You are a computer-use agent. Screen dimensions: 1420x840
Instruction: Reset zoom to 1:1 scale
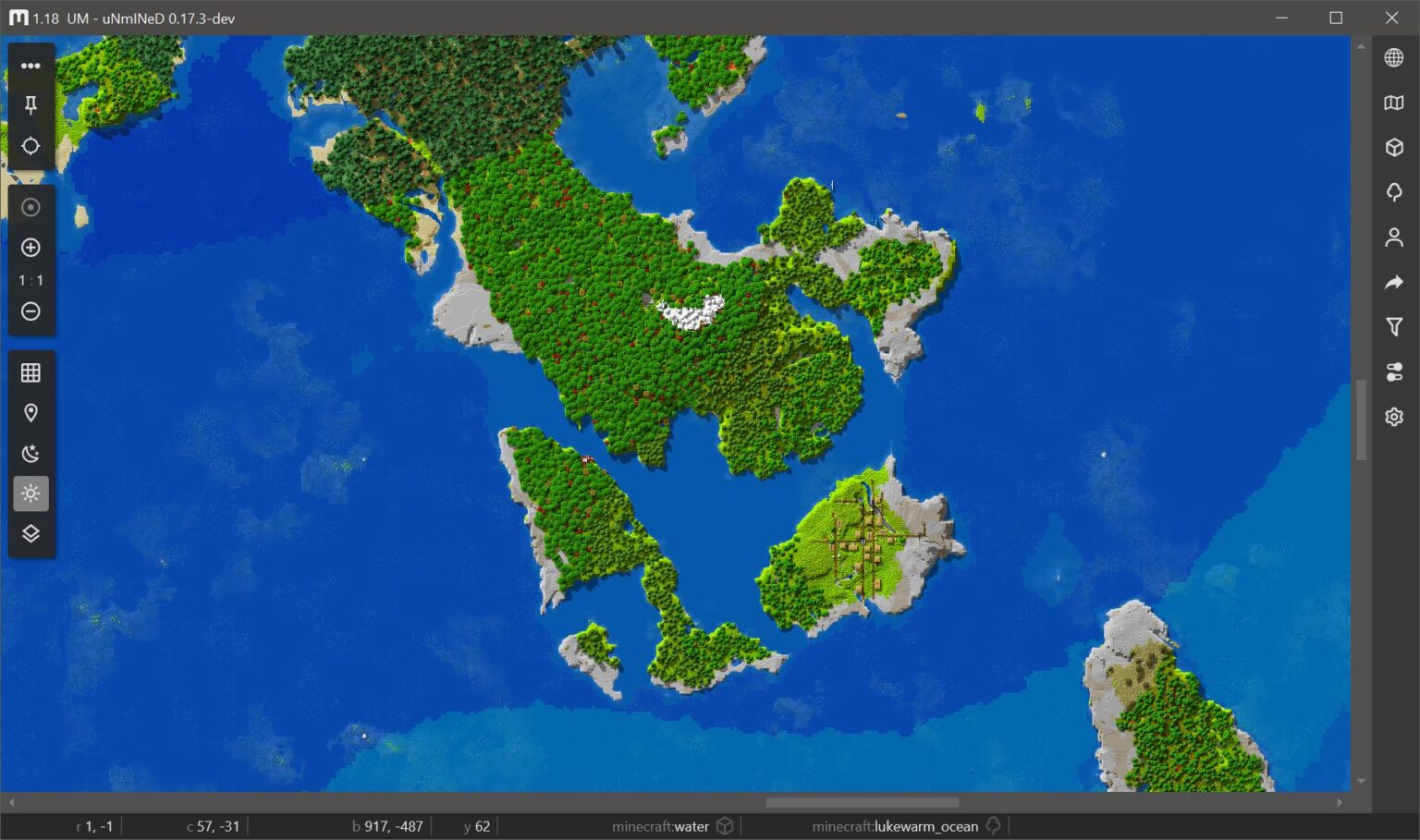31,280
